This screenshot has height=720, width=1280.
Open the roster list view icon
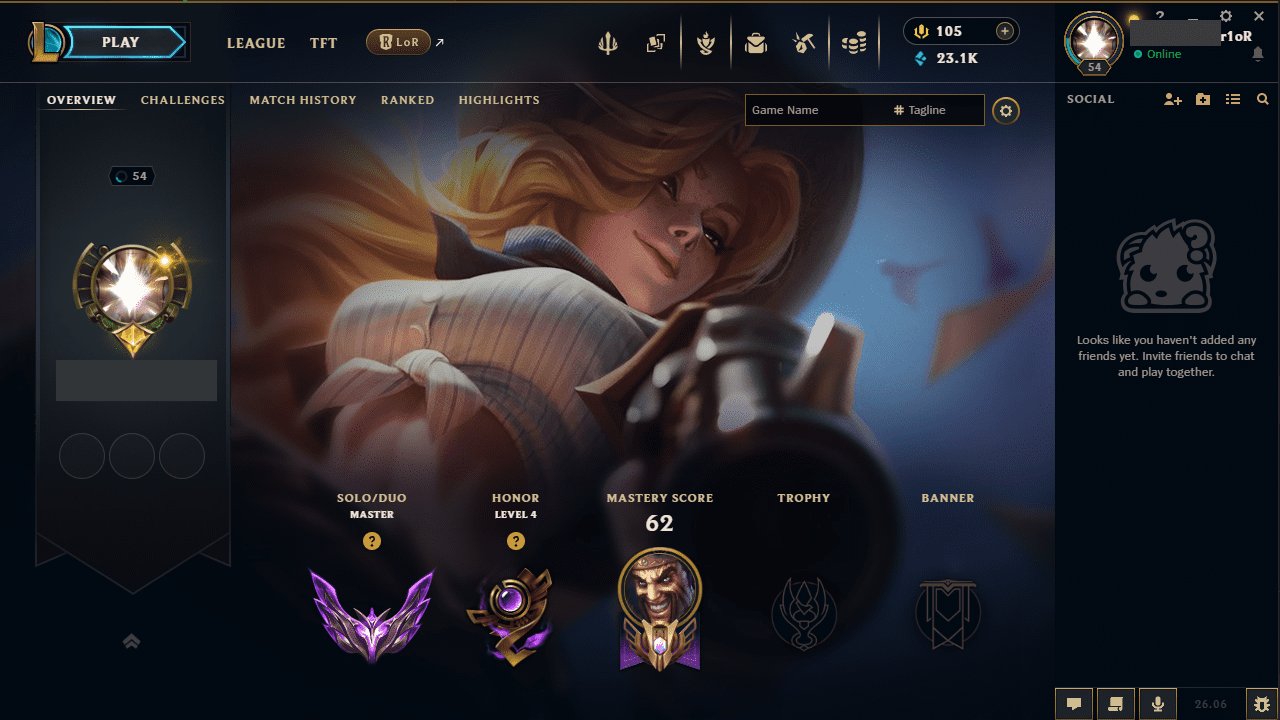coord(1233,99)
